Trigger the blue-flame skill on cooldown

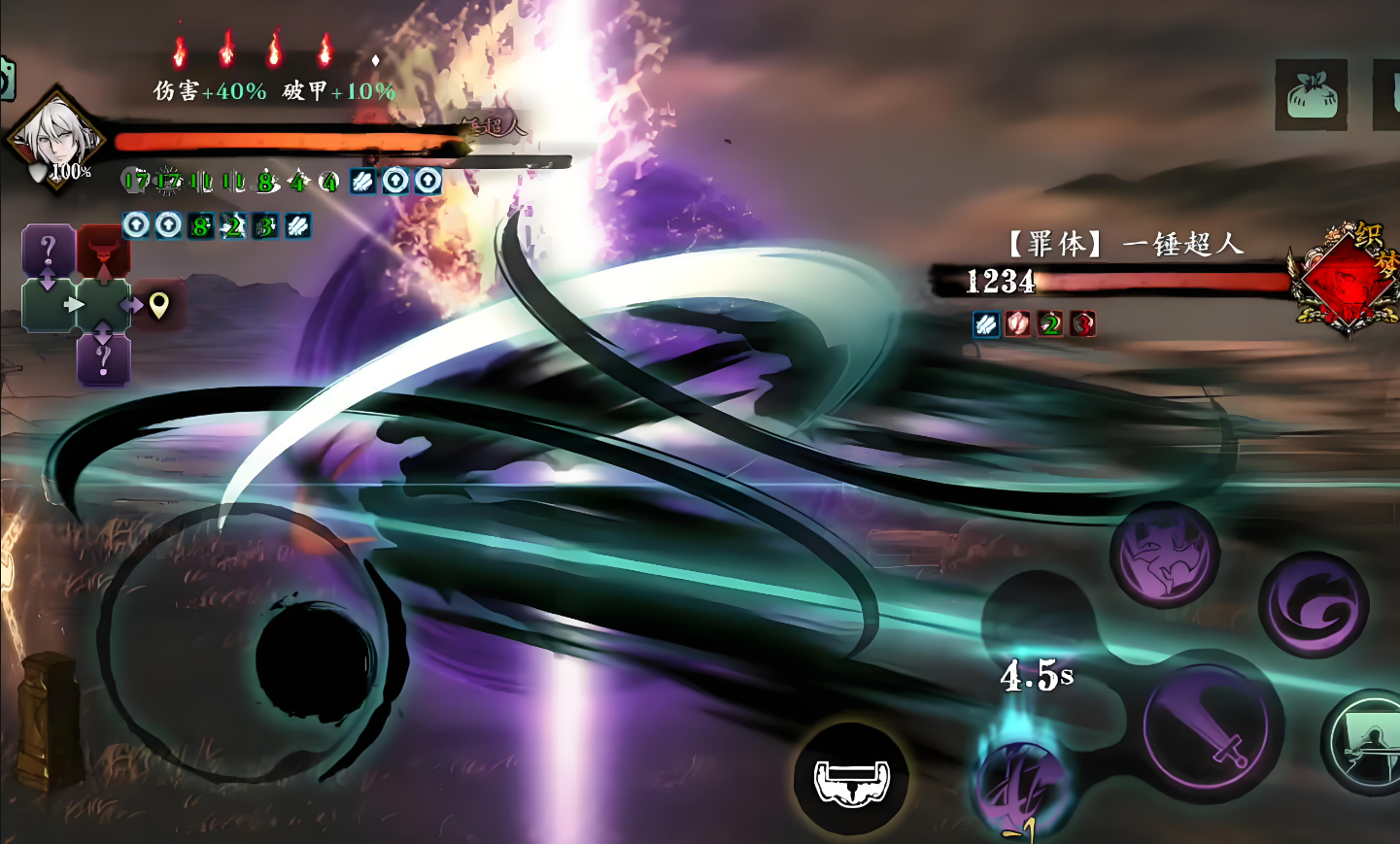pyautogui.click(x=1021, y=777)
